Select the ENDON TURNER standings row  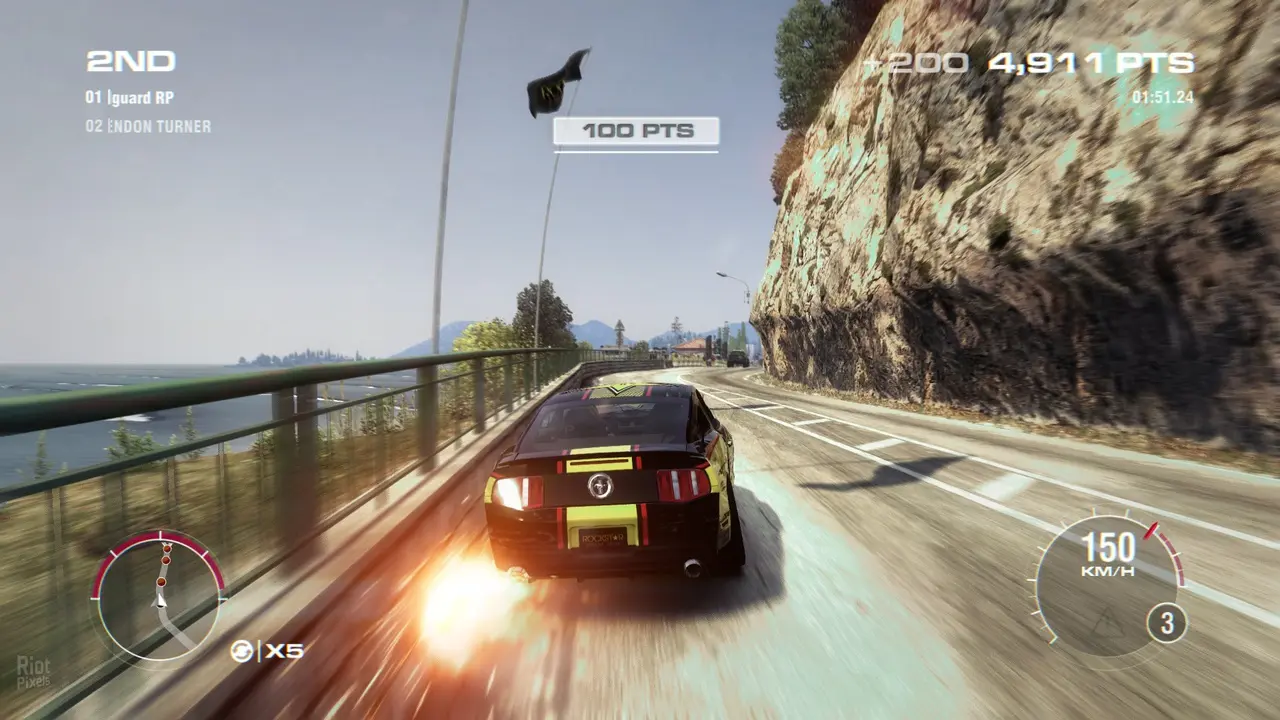pyautogui.click(x=148, y=126)
